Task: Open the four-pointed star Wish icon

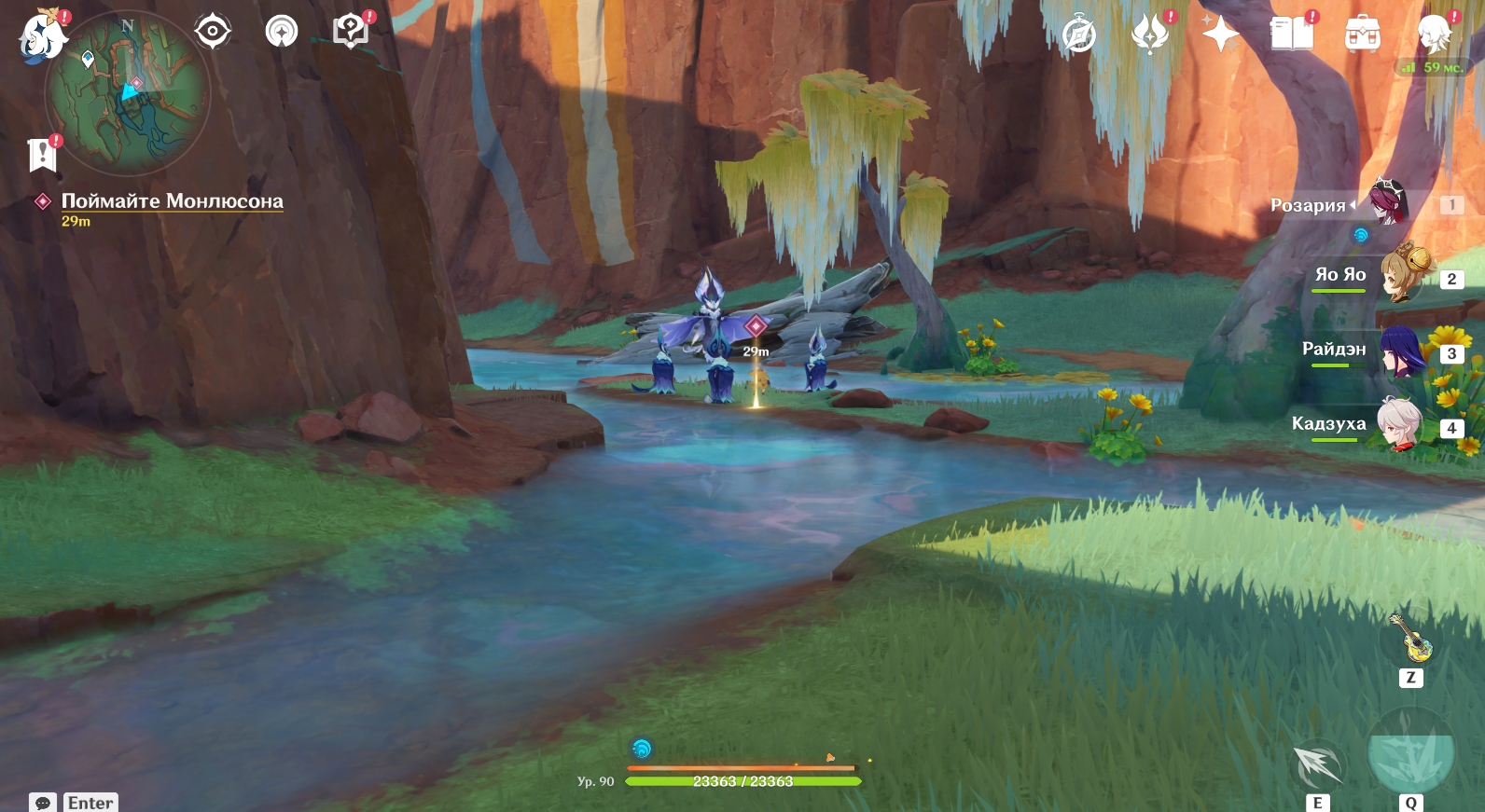Action: 1220,34
